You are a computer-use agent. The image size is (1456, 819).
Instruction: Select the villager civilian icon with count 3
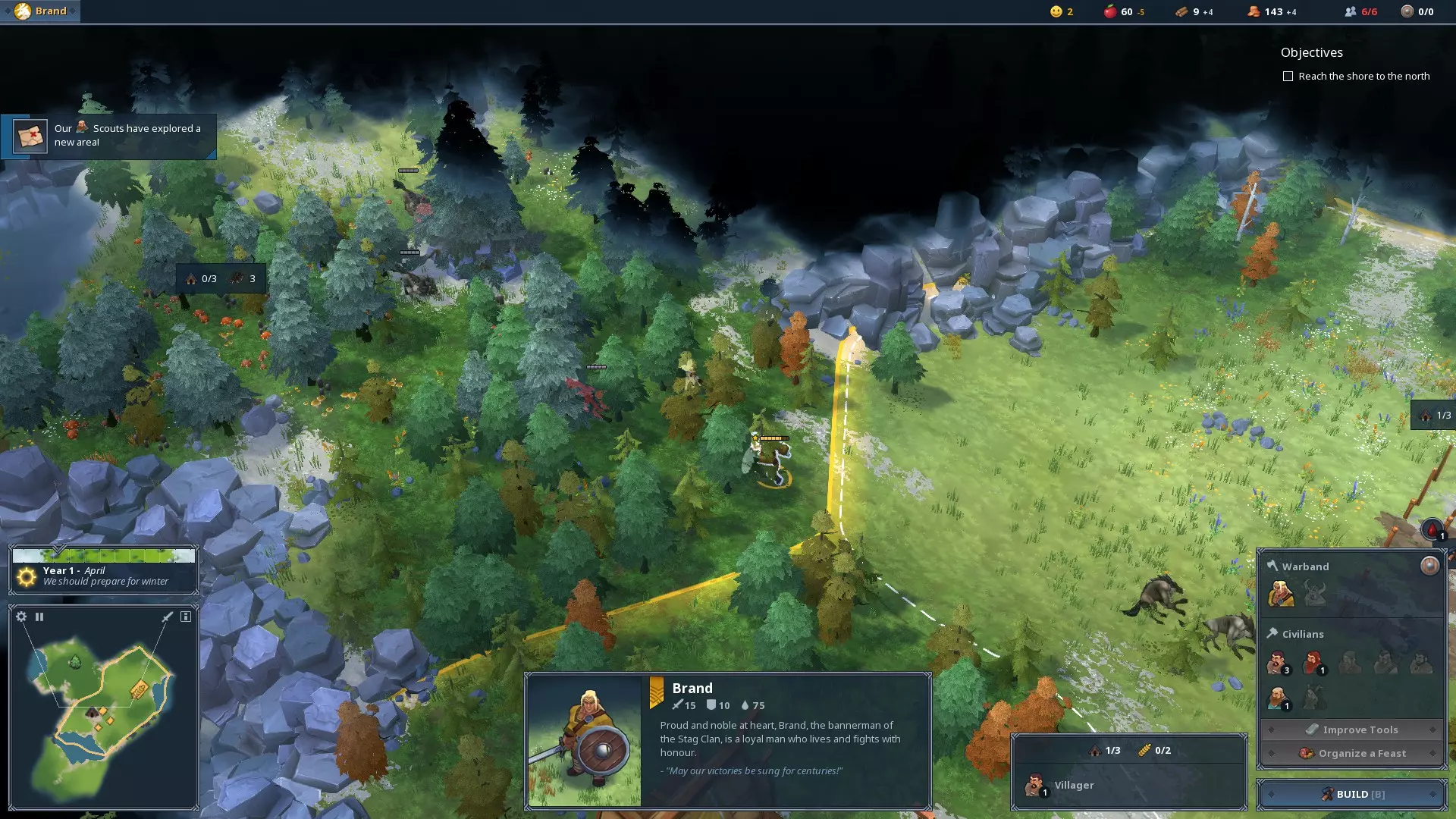pyautogui.click(x=1278, y=663)
